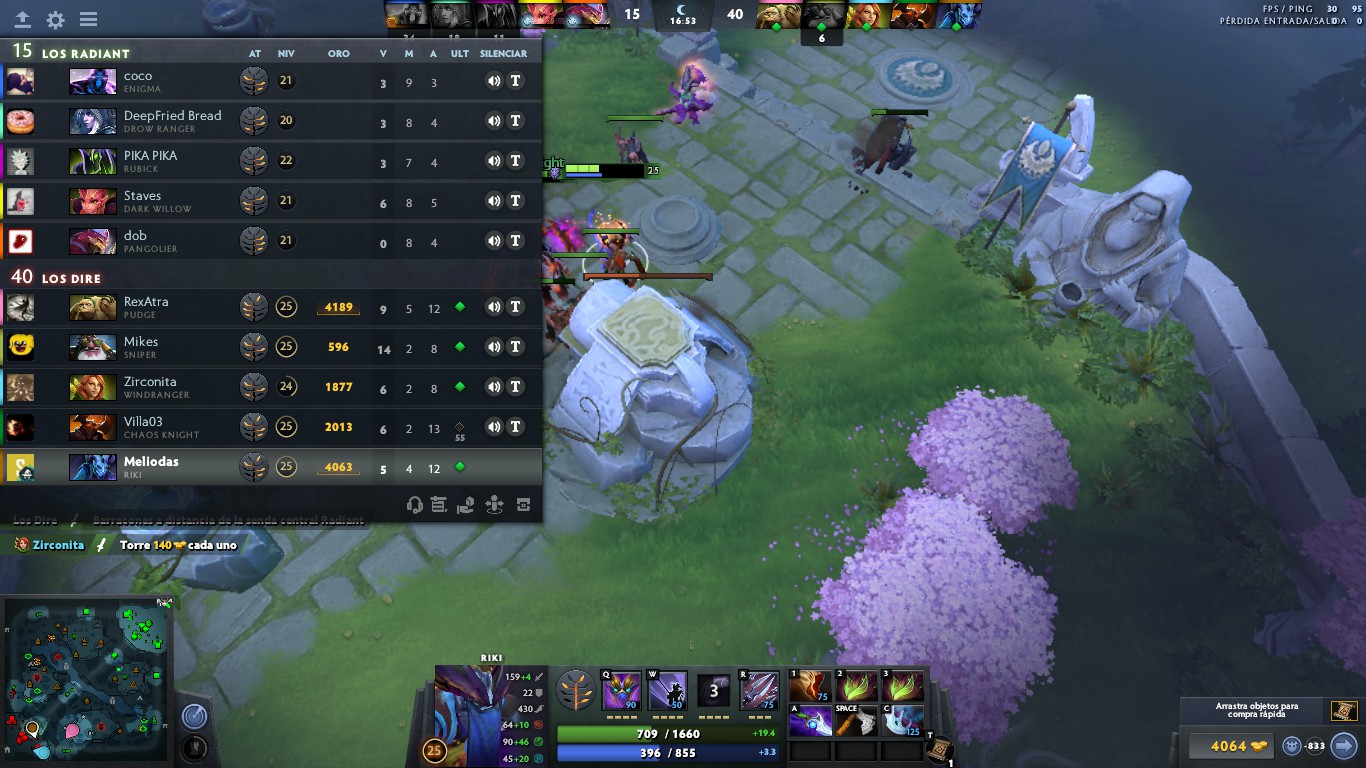Use the R daggers ultimate ability
The height and width of the screenshot is (768, 1366).
759,691
